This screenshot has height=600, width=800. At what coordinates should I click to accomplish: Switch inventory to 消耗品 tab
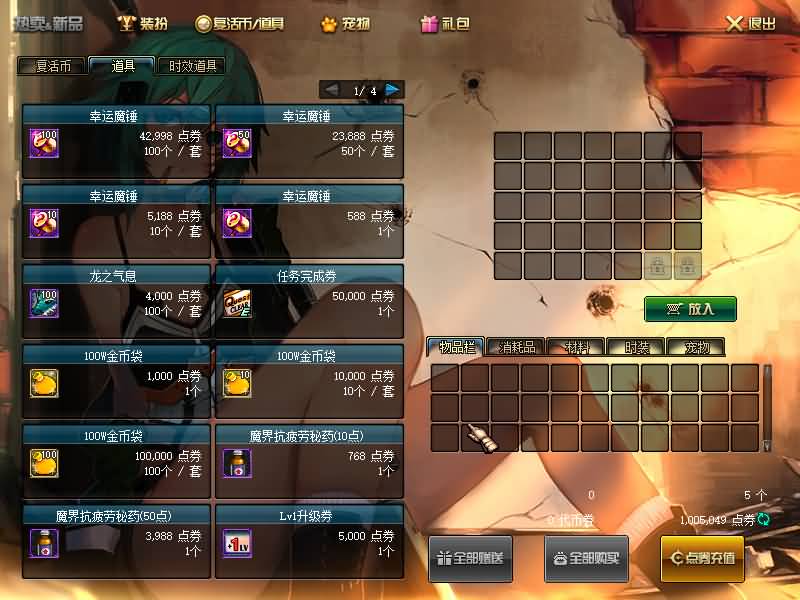pos(516,347)
